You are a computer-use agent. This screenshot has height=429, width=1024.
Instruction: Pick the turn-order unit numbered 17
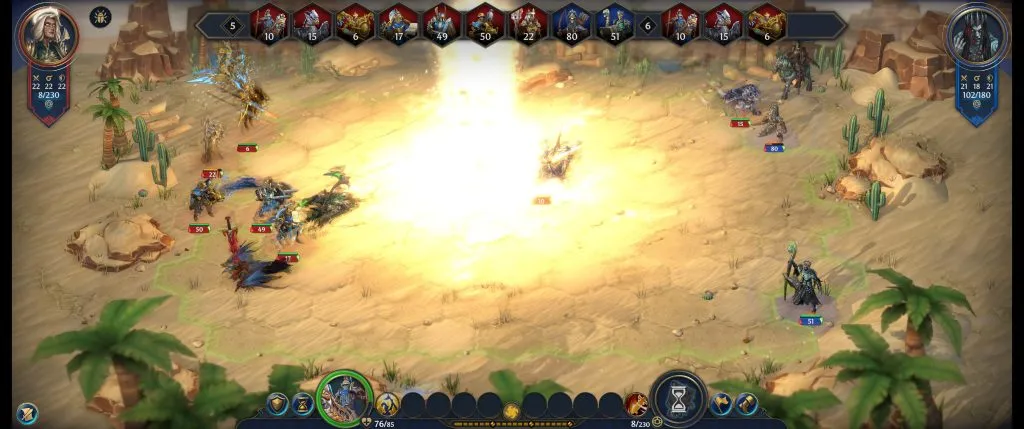(398, 23)
